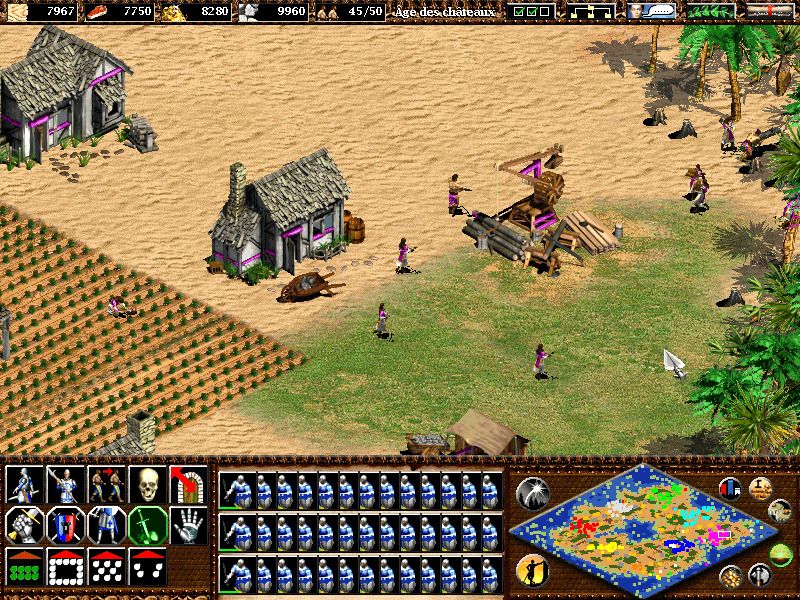Viewport: 800px width, 600px height.
Task: Garrison units using the gate arrow icon
Action: [x=186, y=484]
